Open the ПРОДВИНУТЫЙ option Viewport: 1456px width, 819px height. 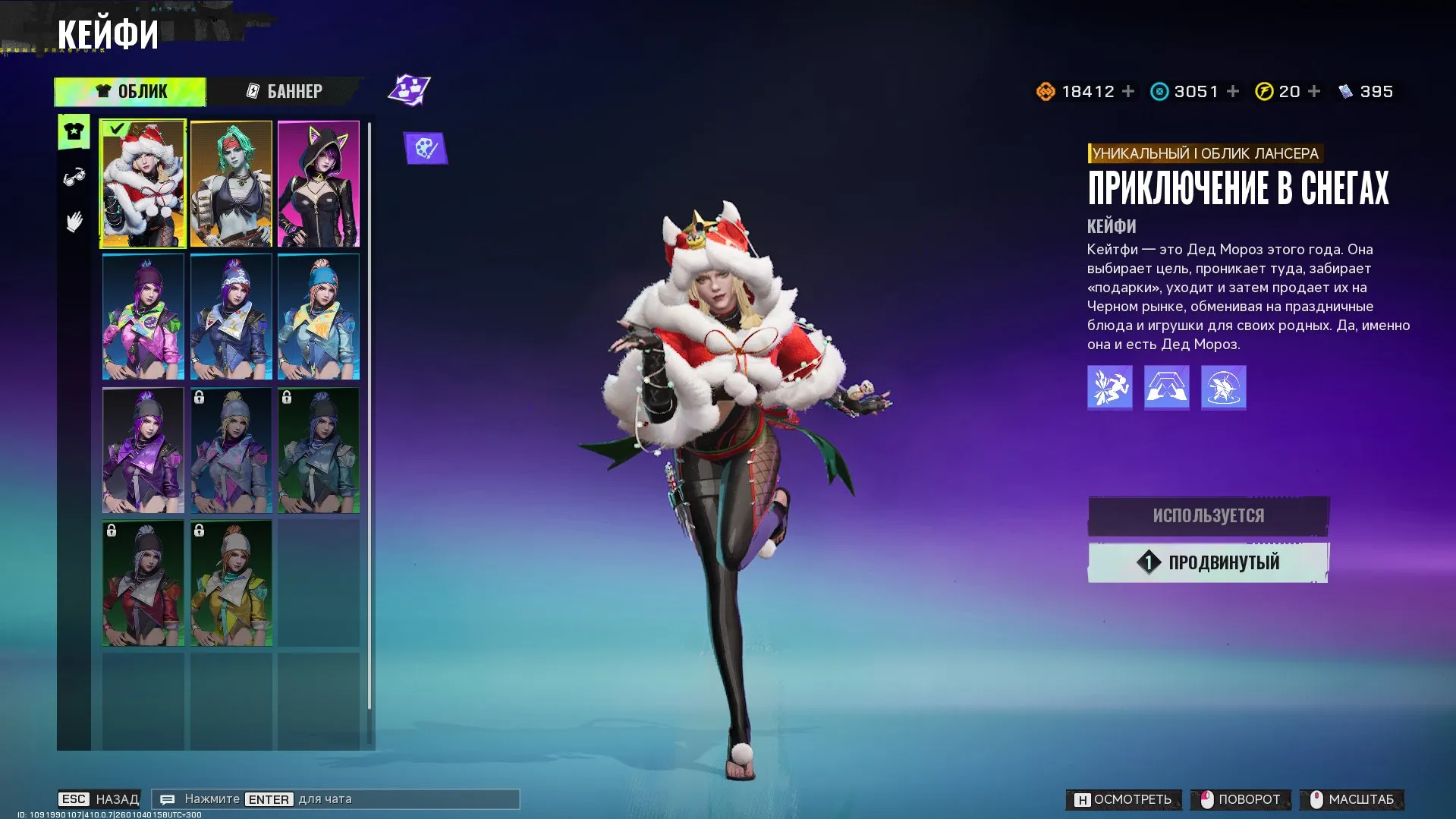click(1208, 562)
